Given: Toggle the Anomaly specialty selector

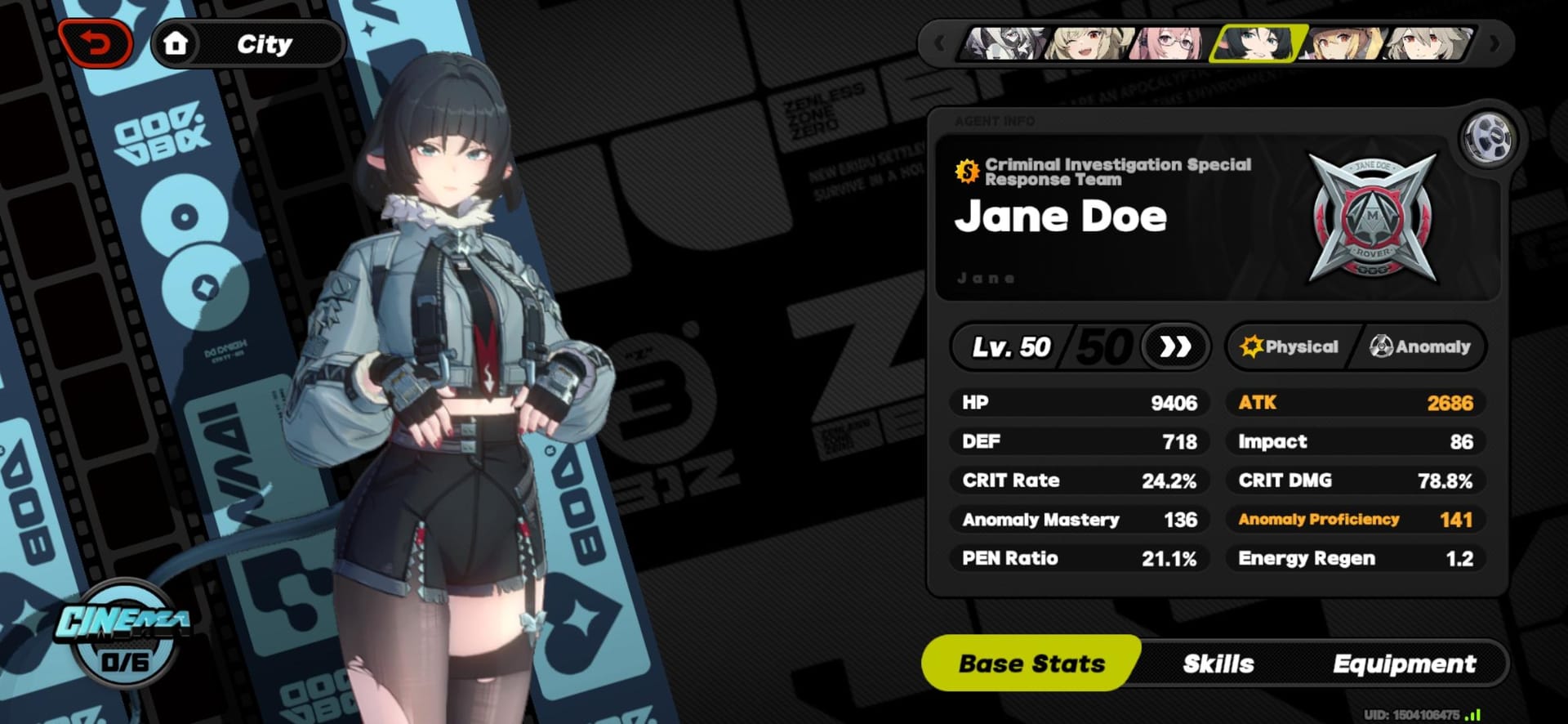Looking at the screenshot, I should click(1421, 346).
